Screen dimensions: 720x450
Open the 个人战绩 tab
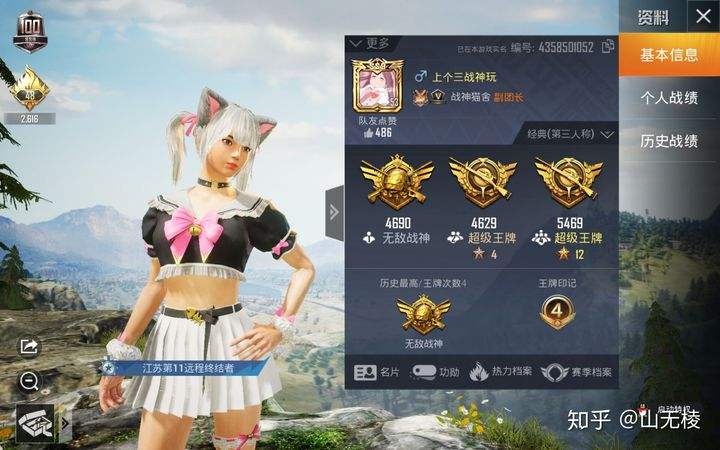[668, 98]
